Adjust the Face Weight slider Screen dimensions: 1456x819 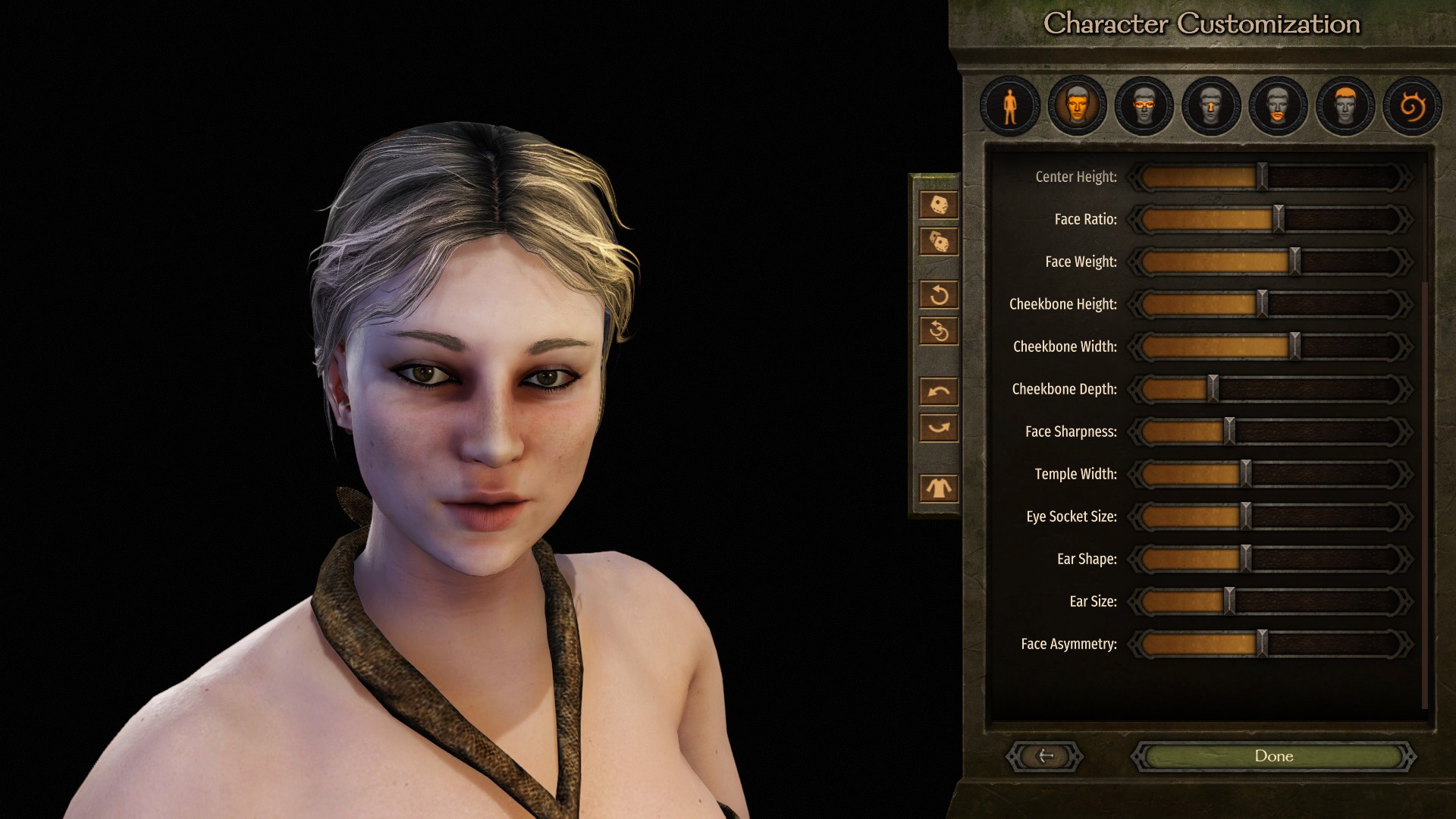pos(1295,262)
